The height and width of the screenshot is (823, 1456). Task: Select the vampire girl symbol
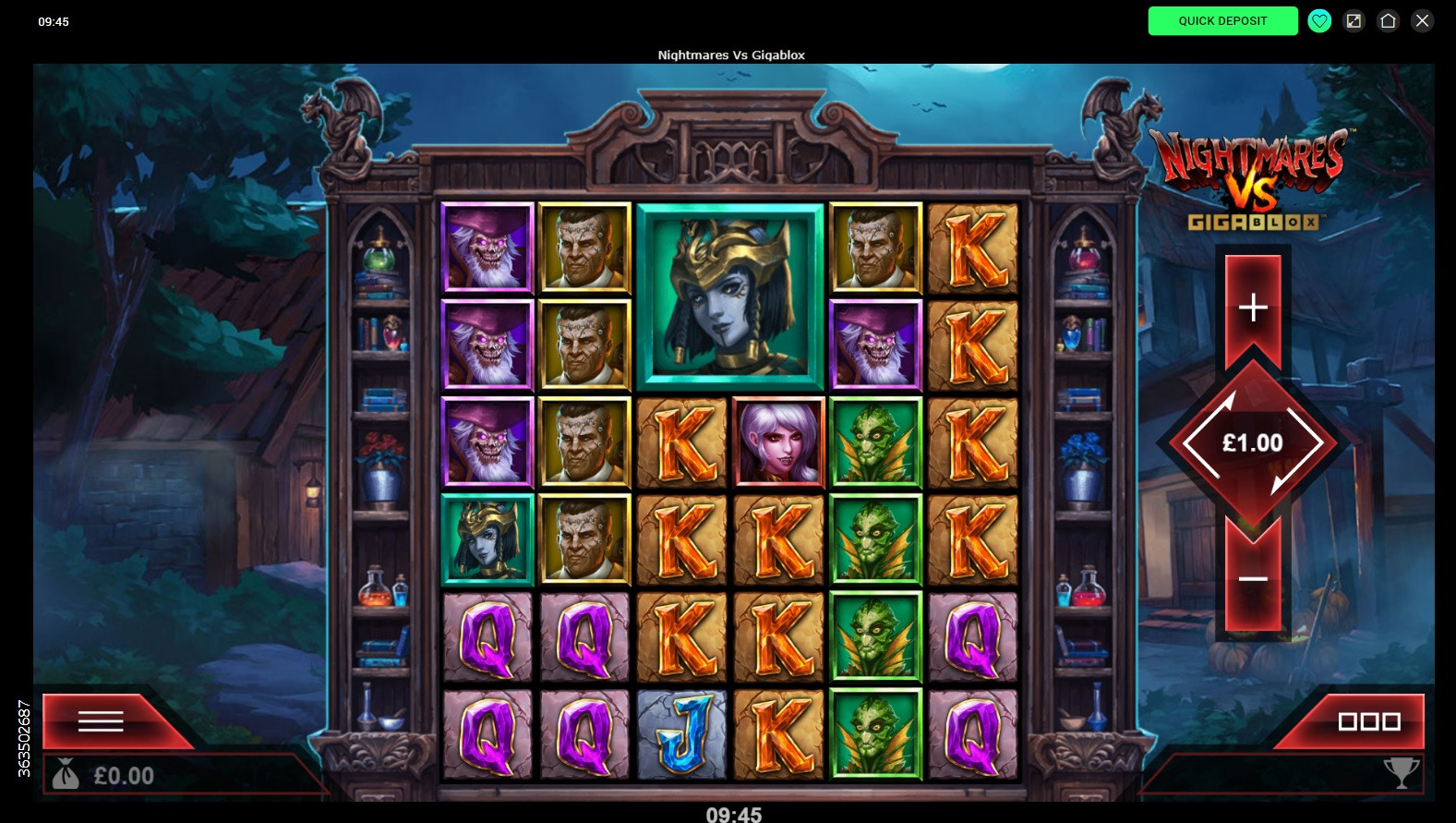tap(778, 442)
